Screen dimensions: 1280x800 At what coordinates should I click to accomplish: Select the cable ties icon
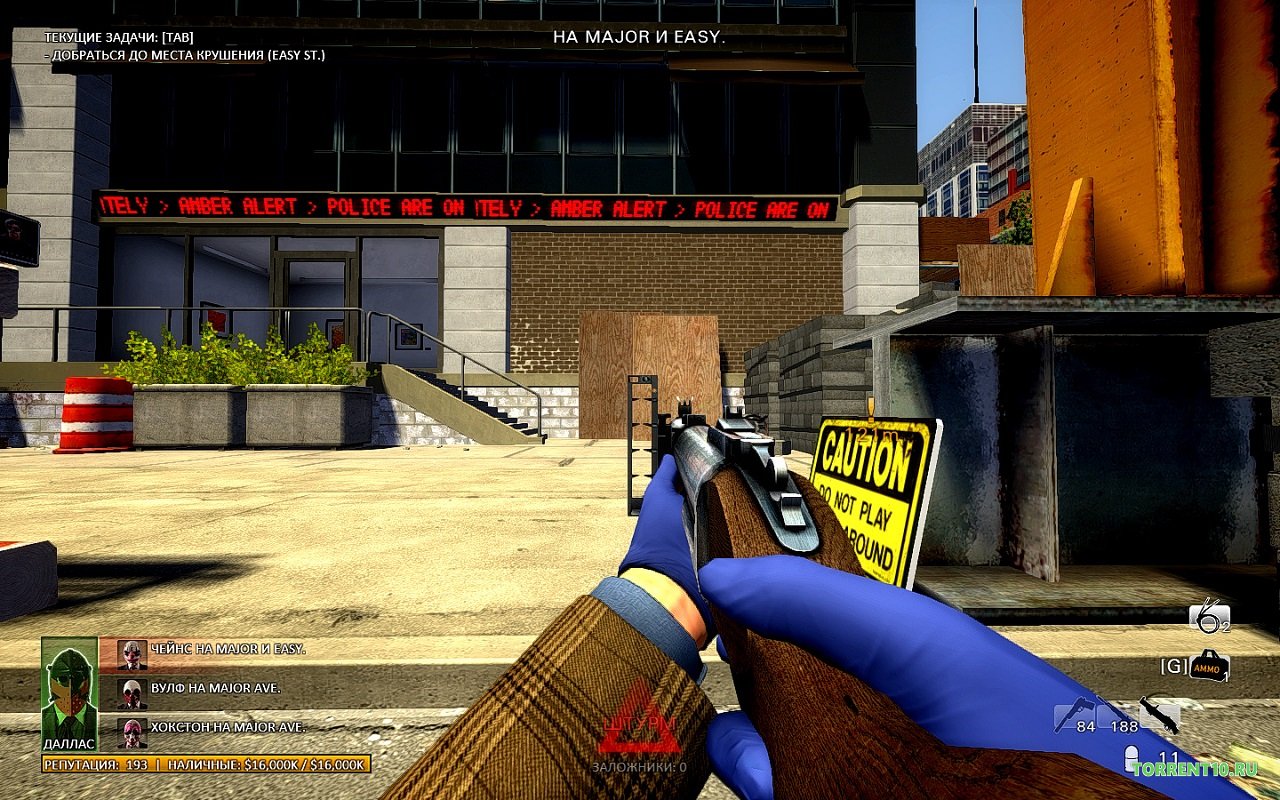pos(1208,618)
